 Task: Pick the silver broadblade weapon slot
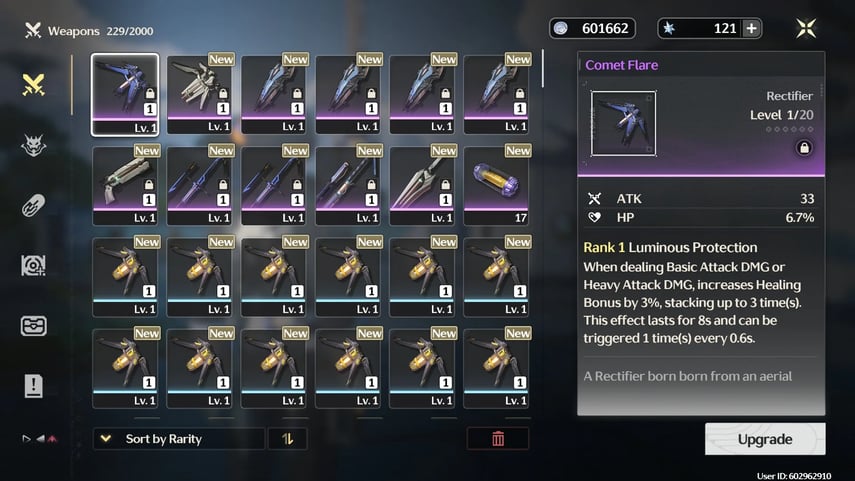click(x=421, y=185)
